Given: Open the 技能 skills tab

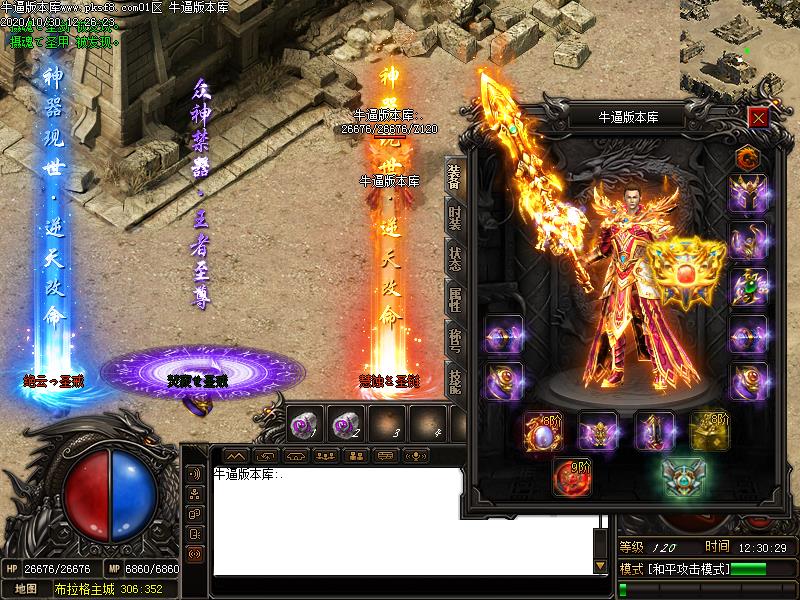Looking at the screenshot, I should click(x=455, y=382).
